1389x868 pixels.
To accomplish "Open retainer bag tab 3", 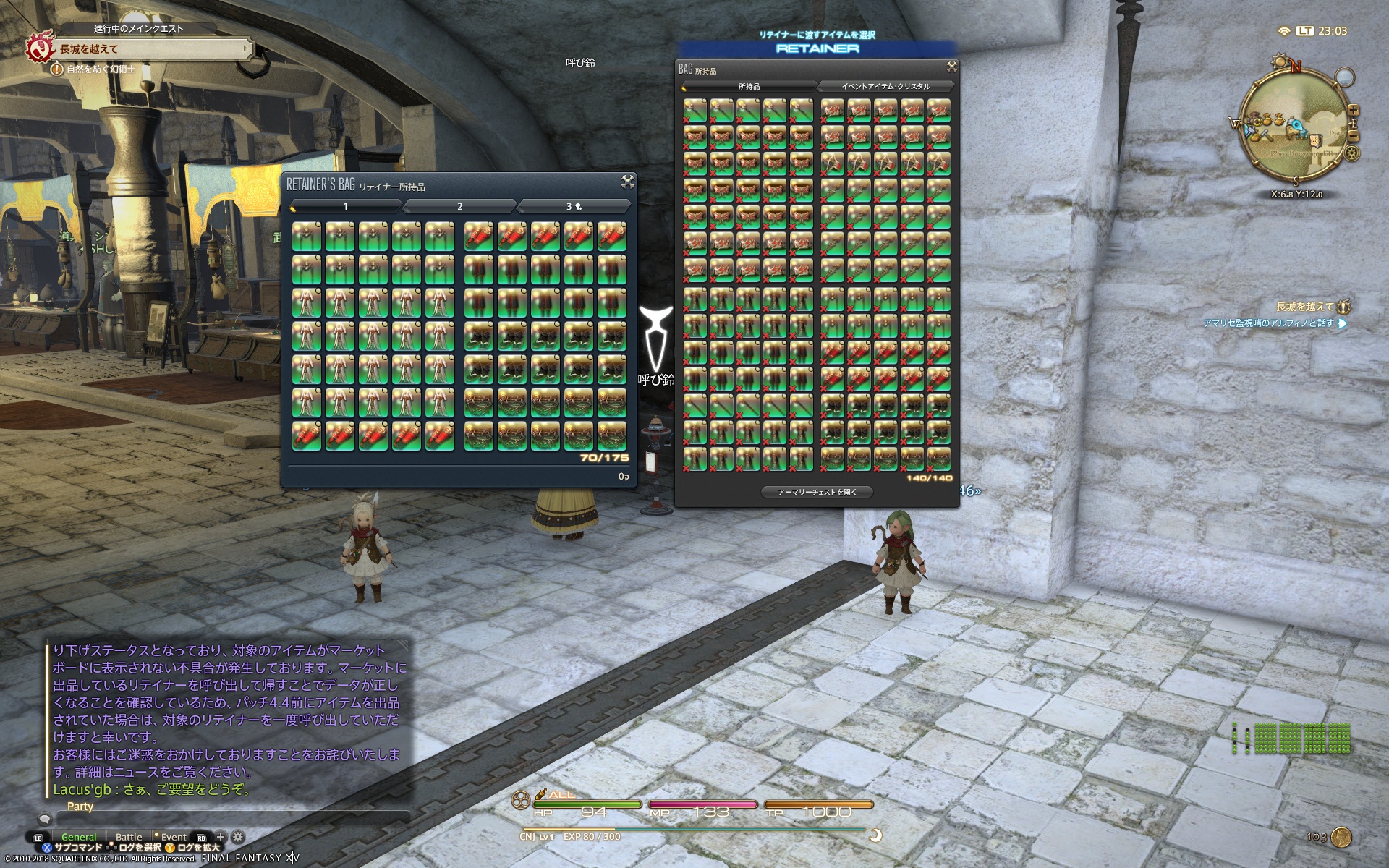I will coord(573,207).
